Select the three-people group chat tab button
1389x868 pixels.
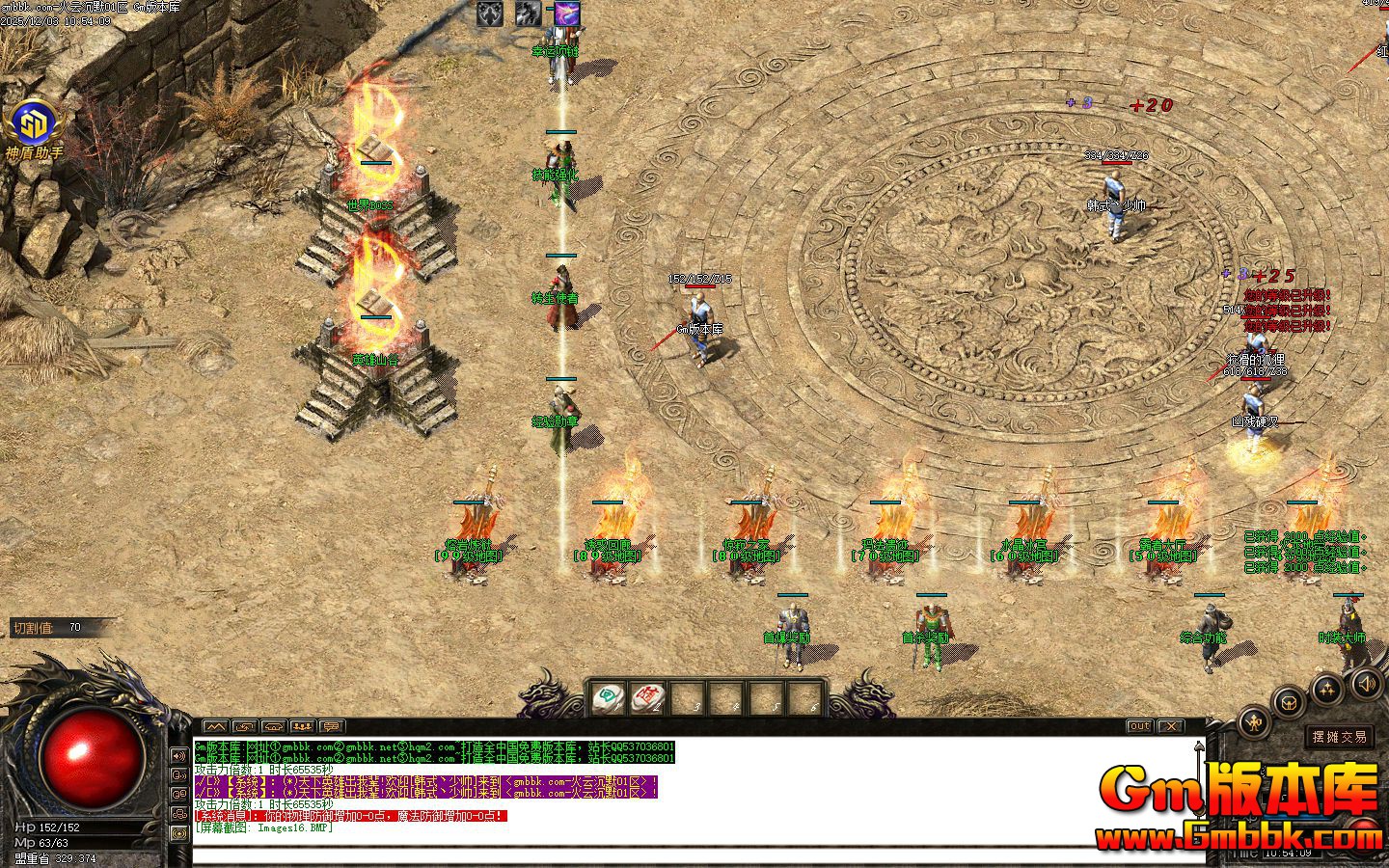click(x=302, y=726)
